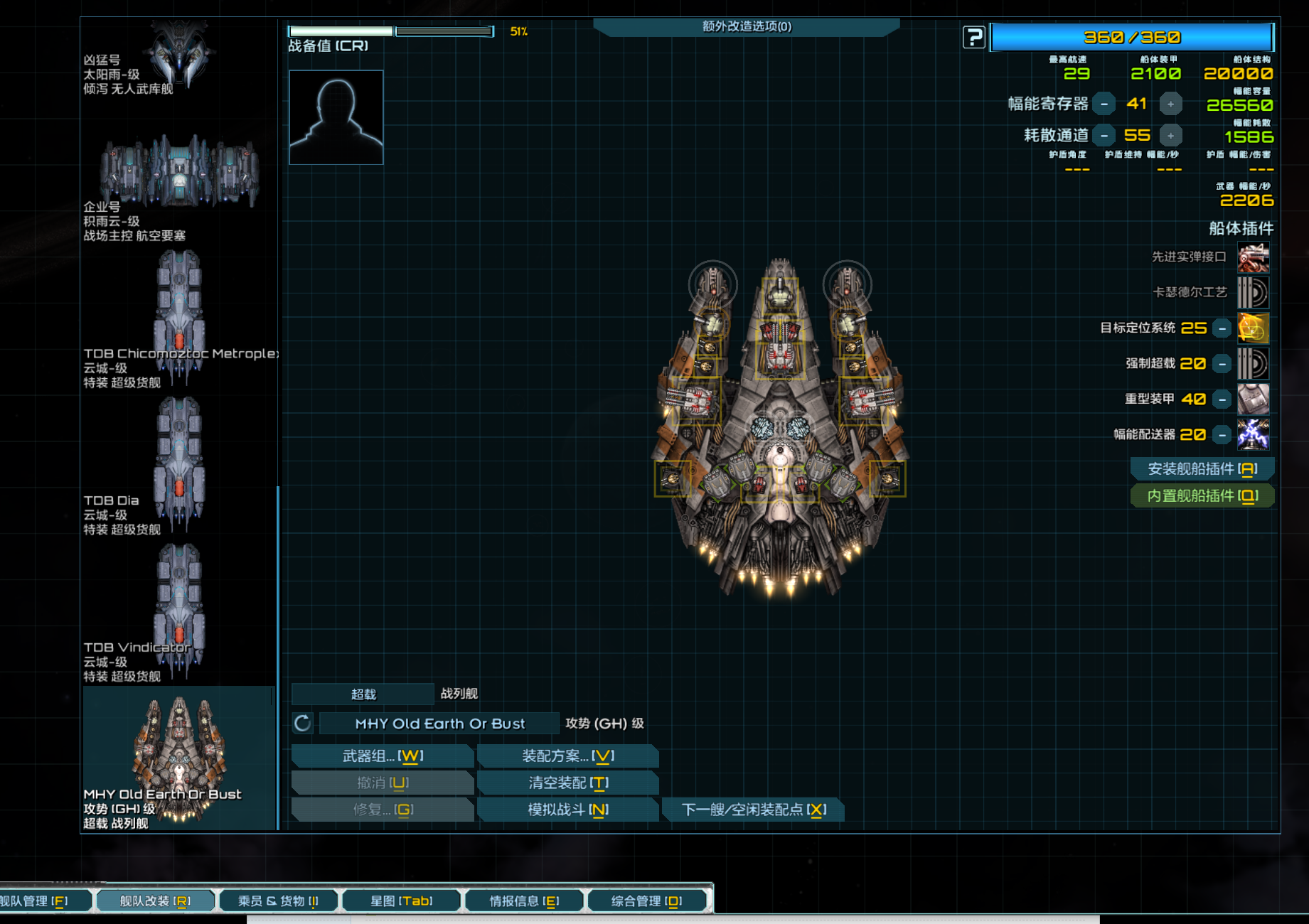The height and width of the screenshot is (924, 1309).
Task: Open Crew & Cargo (乘员&货物) tab
Action: [278, 901]
